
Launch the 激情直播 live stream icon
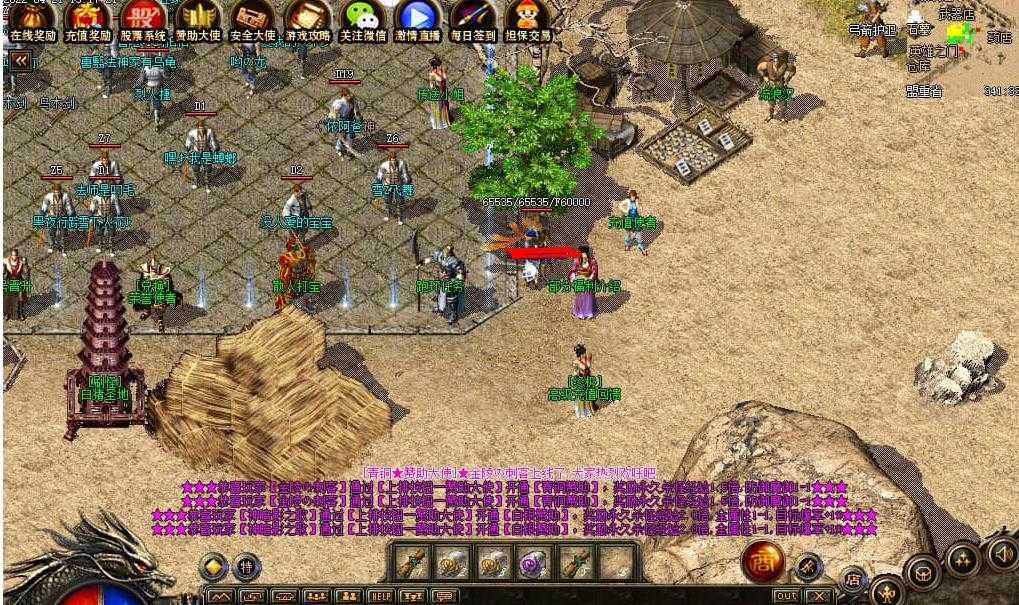[418, 20]
